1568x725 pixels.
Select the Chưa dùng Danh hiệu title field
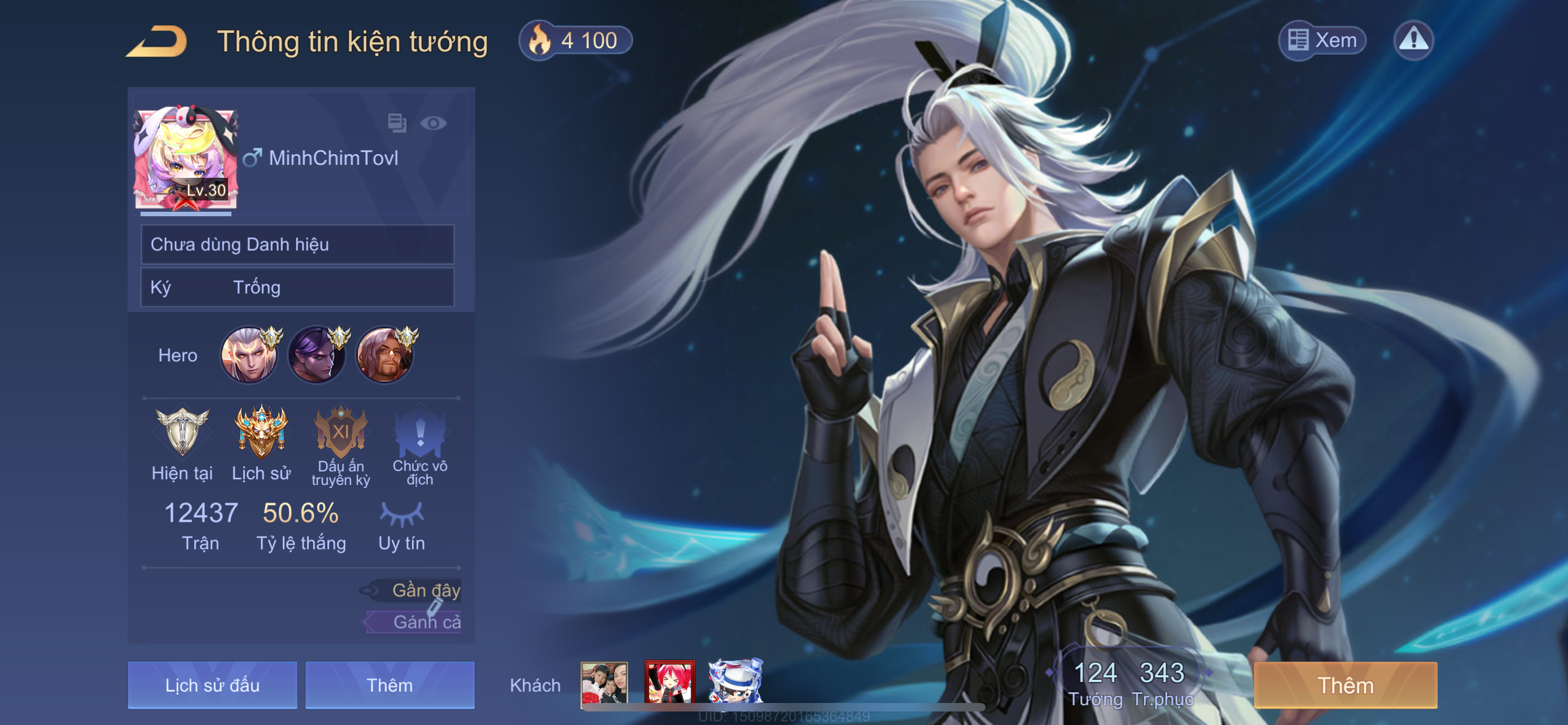click(x=297, y=244)
